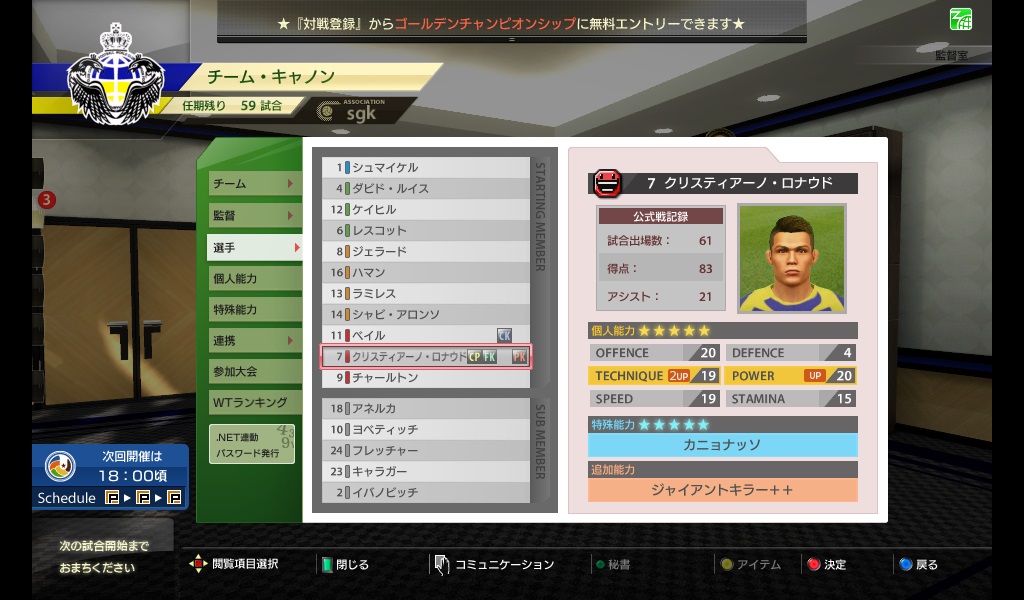Image resolution: width=1024 pixels, height=600 pixels.
Task: Choose player 4 ダビド・ルイス row
Action: coord(426,189)
